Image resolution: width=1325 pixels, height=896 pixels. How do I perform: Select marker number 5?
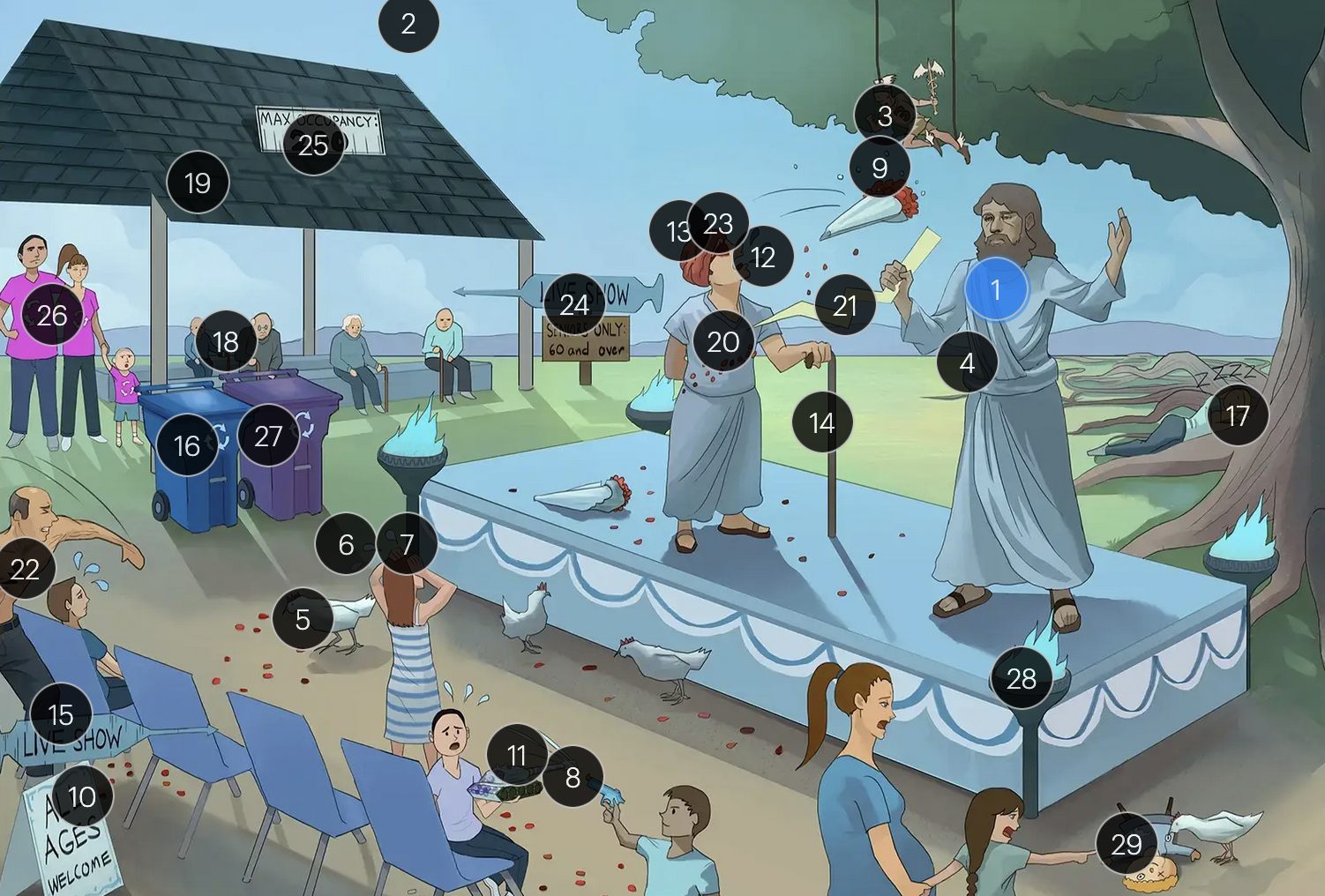click(x=303, y=619)
